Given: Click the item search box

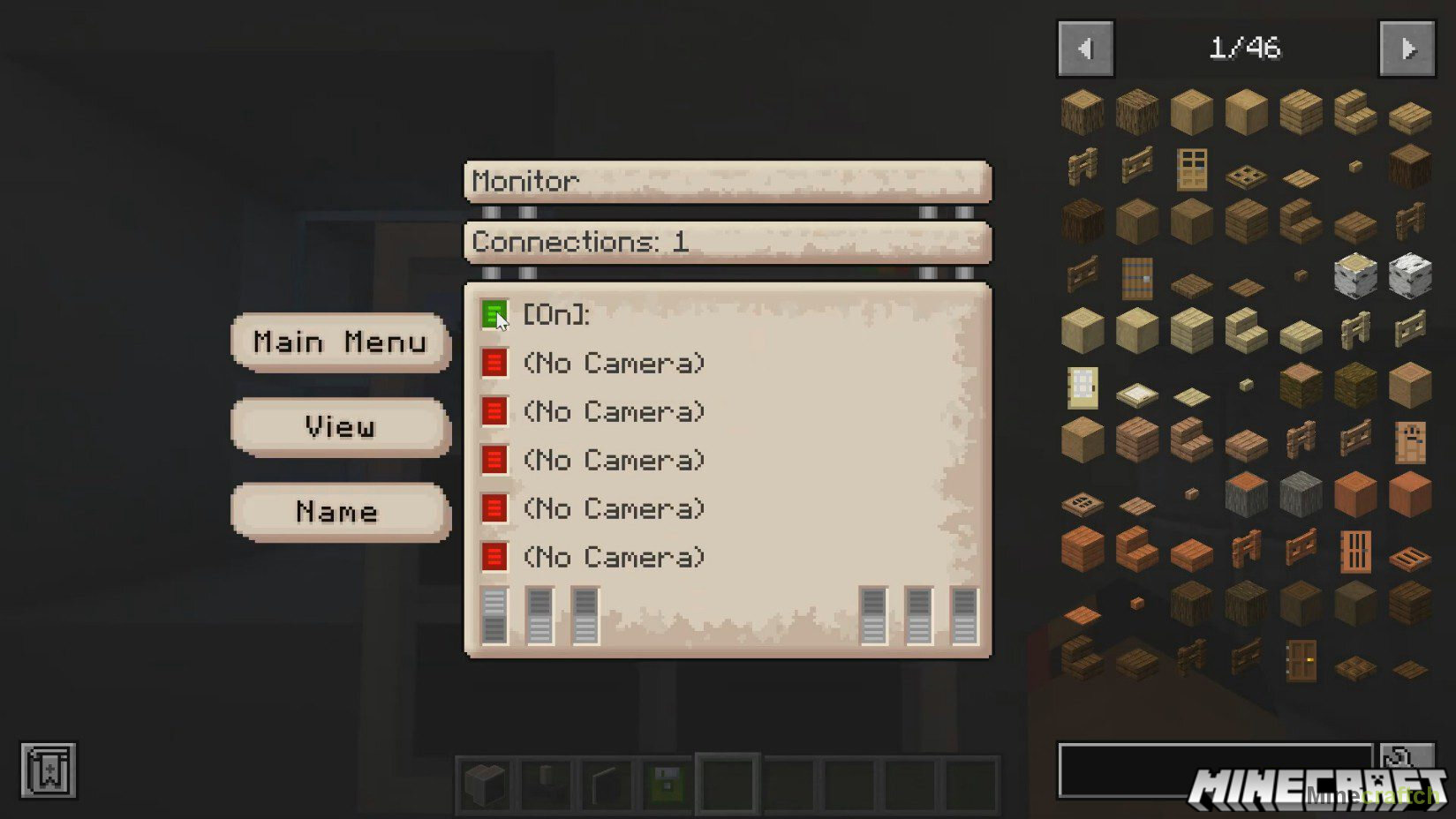Looking at the screenshot, I should 1214,770.
